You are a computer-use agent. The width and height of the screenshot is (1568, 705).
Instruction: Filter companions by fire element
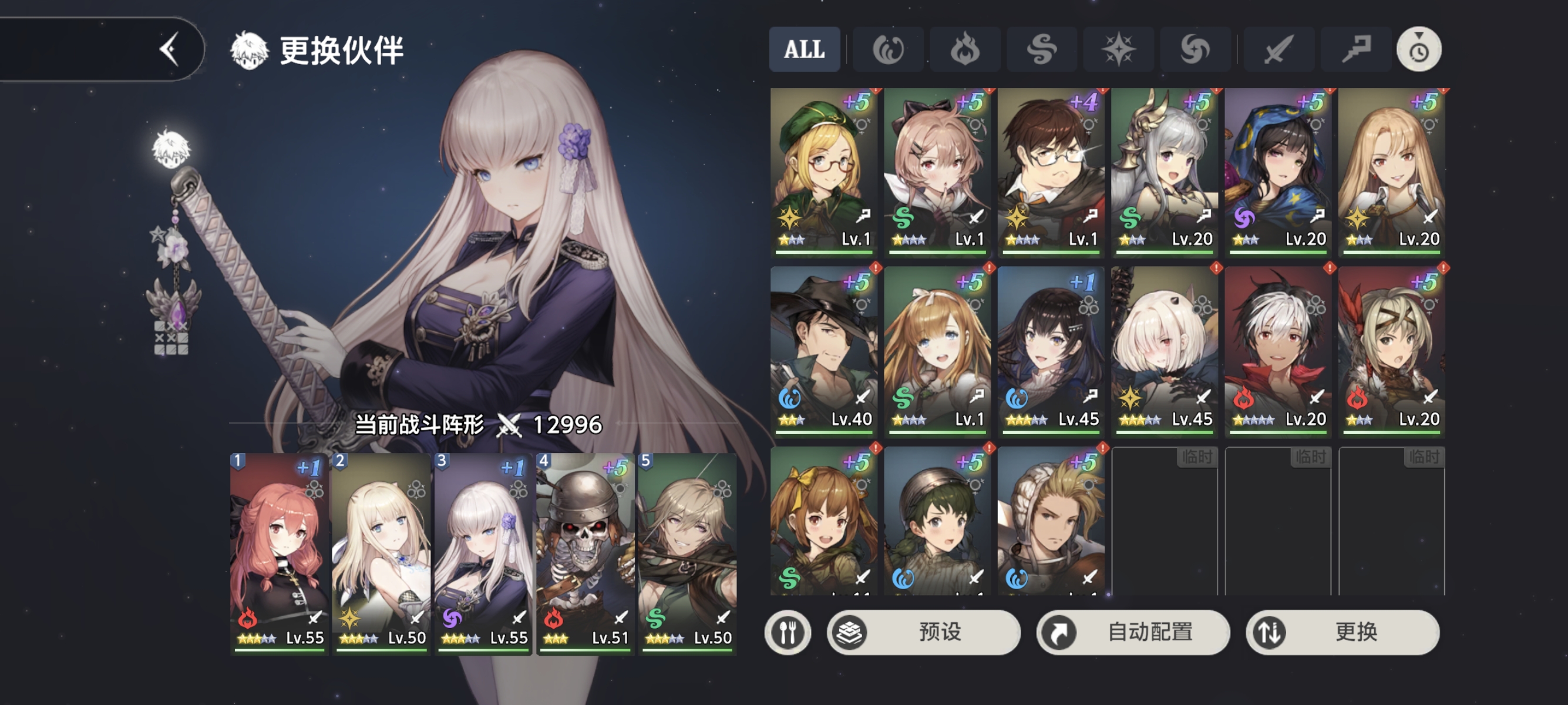[965, 49]
